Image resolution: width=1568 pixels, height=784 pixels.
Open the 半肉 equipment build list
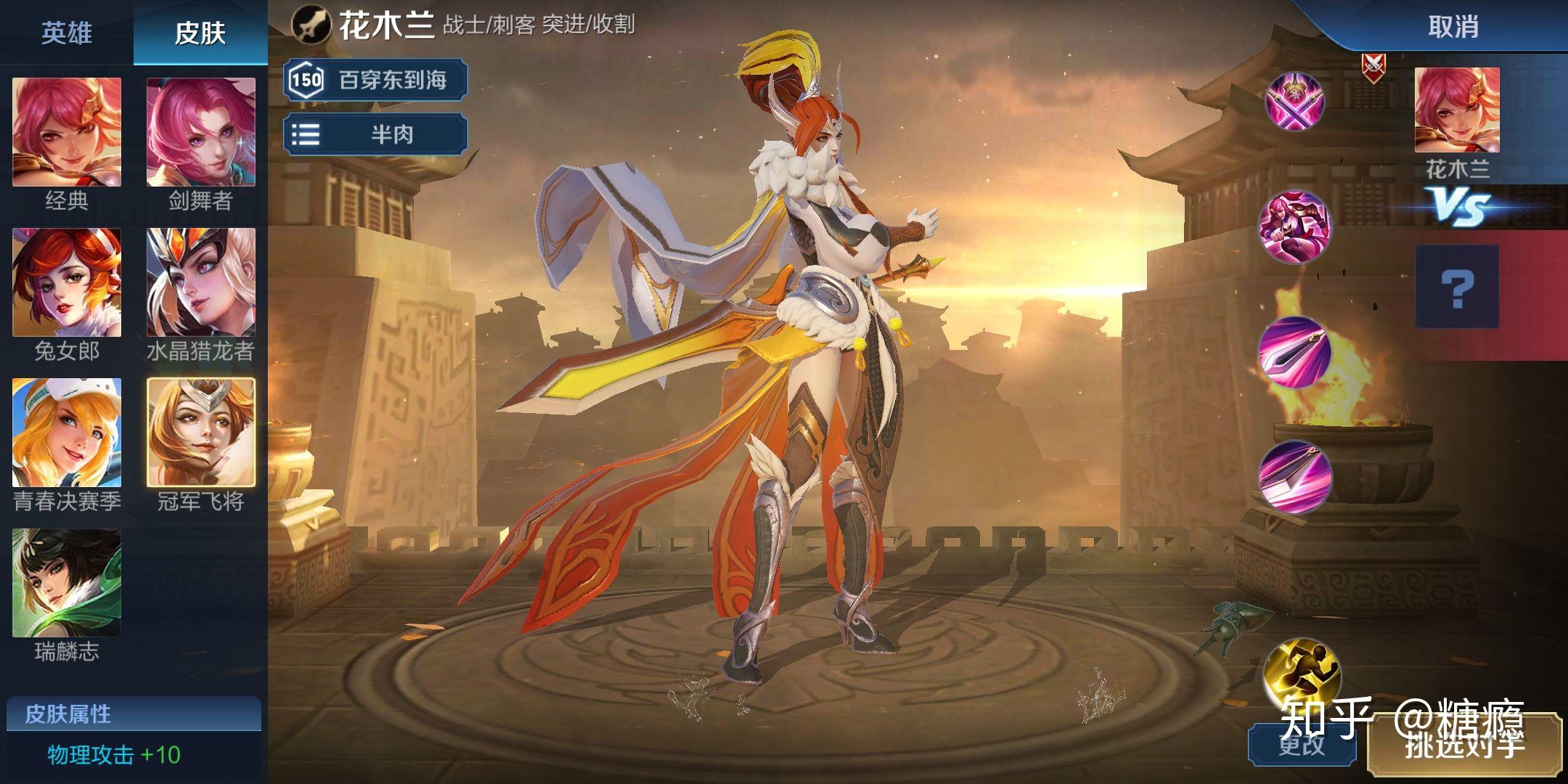pos(375,134)
